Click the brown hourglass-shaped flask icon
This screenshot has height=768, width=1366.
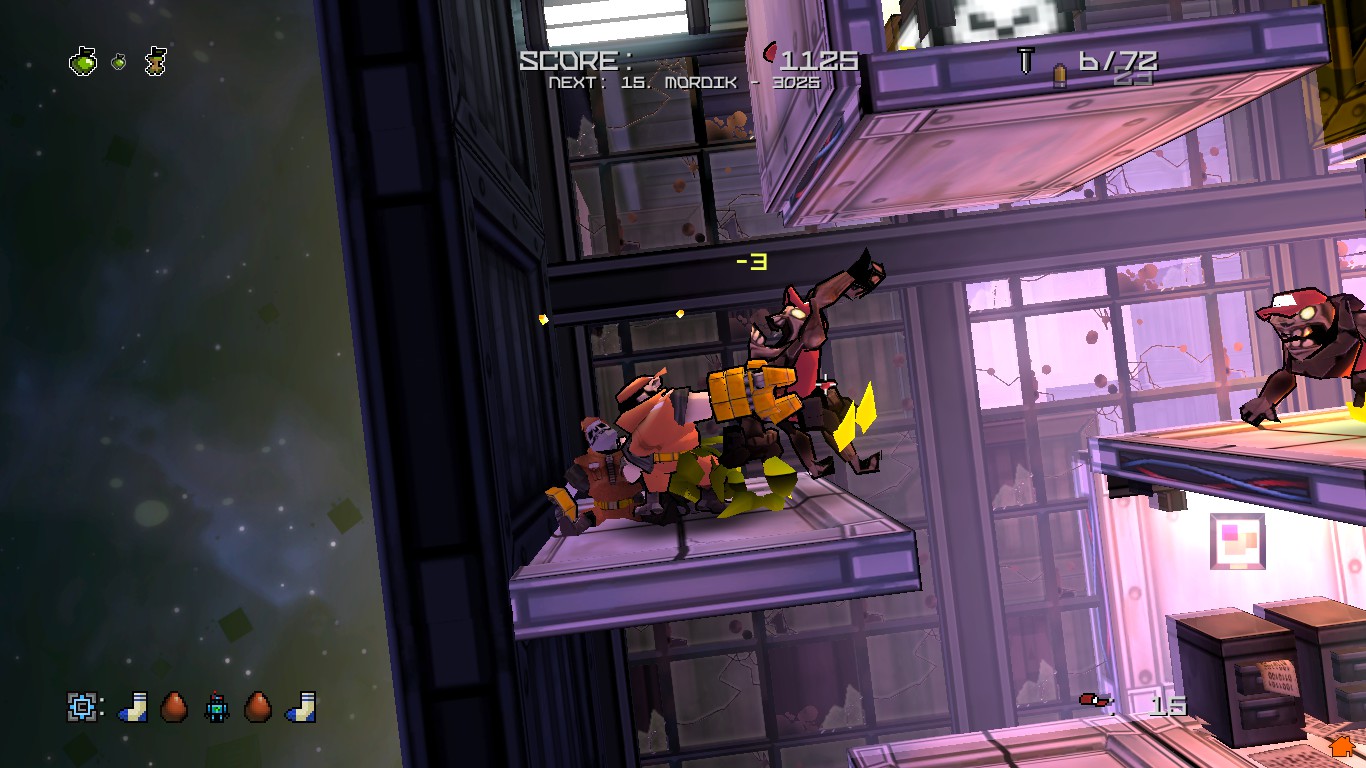pos(155,61)
